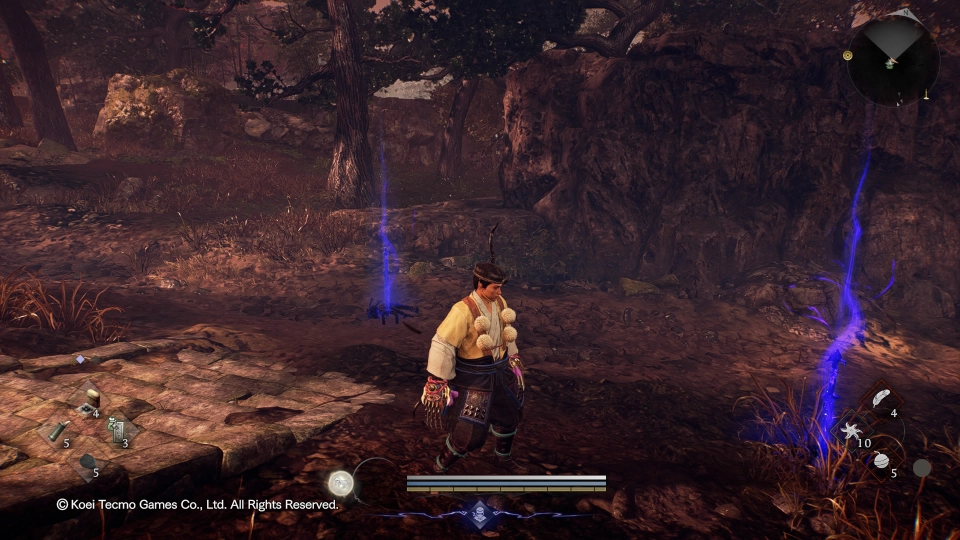This screenshot has width=960, height=540.
Task: Select the shuriken ninjutsu slot
Action: pyautogui.click(x=852, y=431)
